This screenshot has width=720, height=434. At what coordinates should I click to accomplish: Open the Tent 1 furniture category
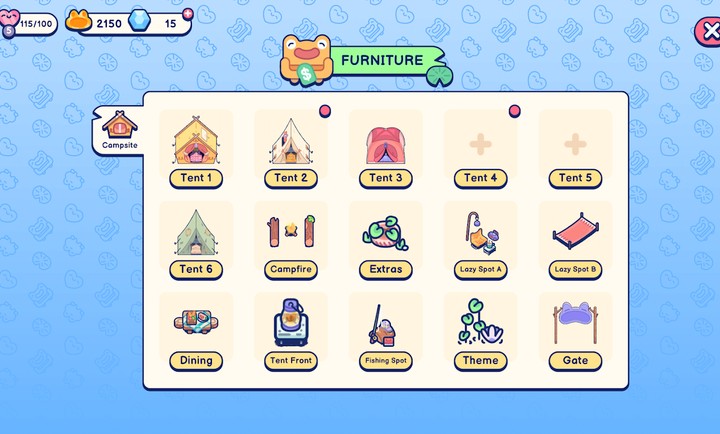point(196,148)
